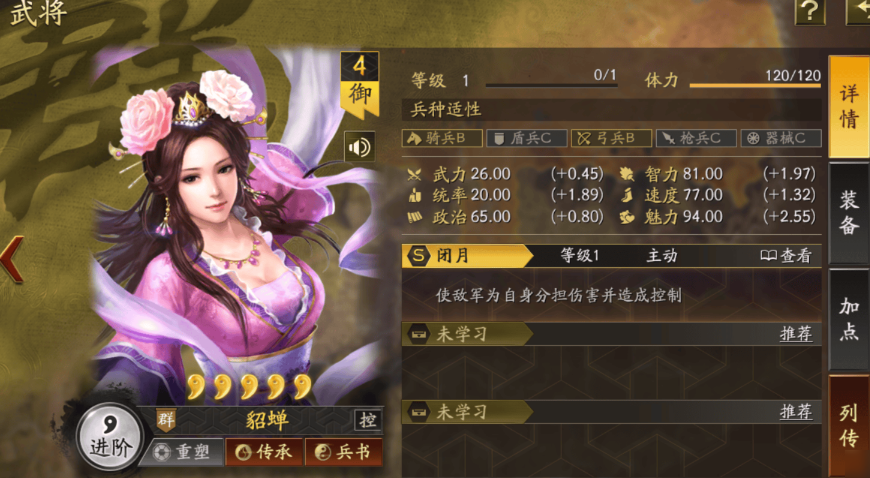This screenshot has width=870, height=478.
Task: Show the 列传 biography tab
Action: [848, 425]
